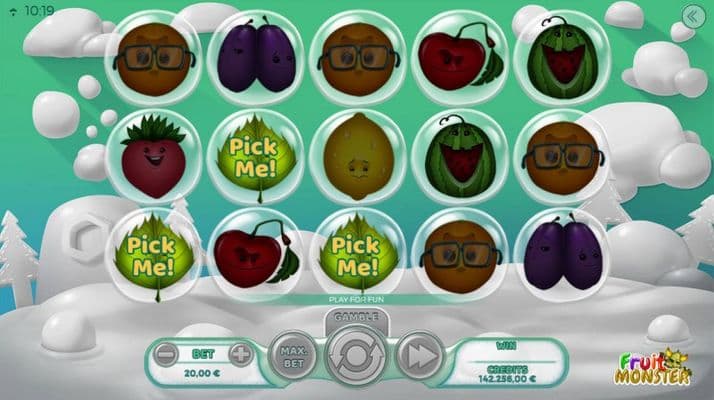Collapse the side panel with the double chevron
This screenshot has height=400, width=714.
click(x=690, y=15)
